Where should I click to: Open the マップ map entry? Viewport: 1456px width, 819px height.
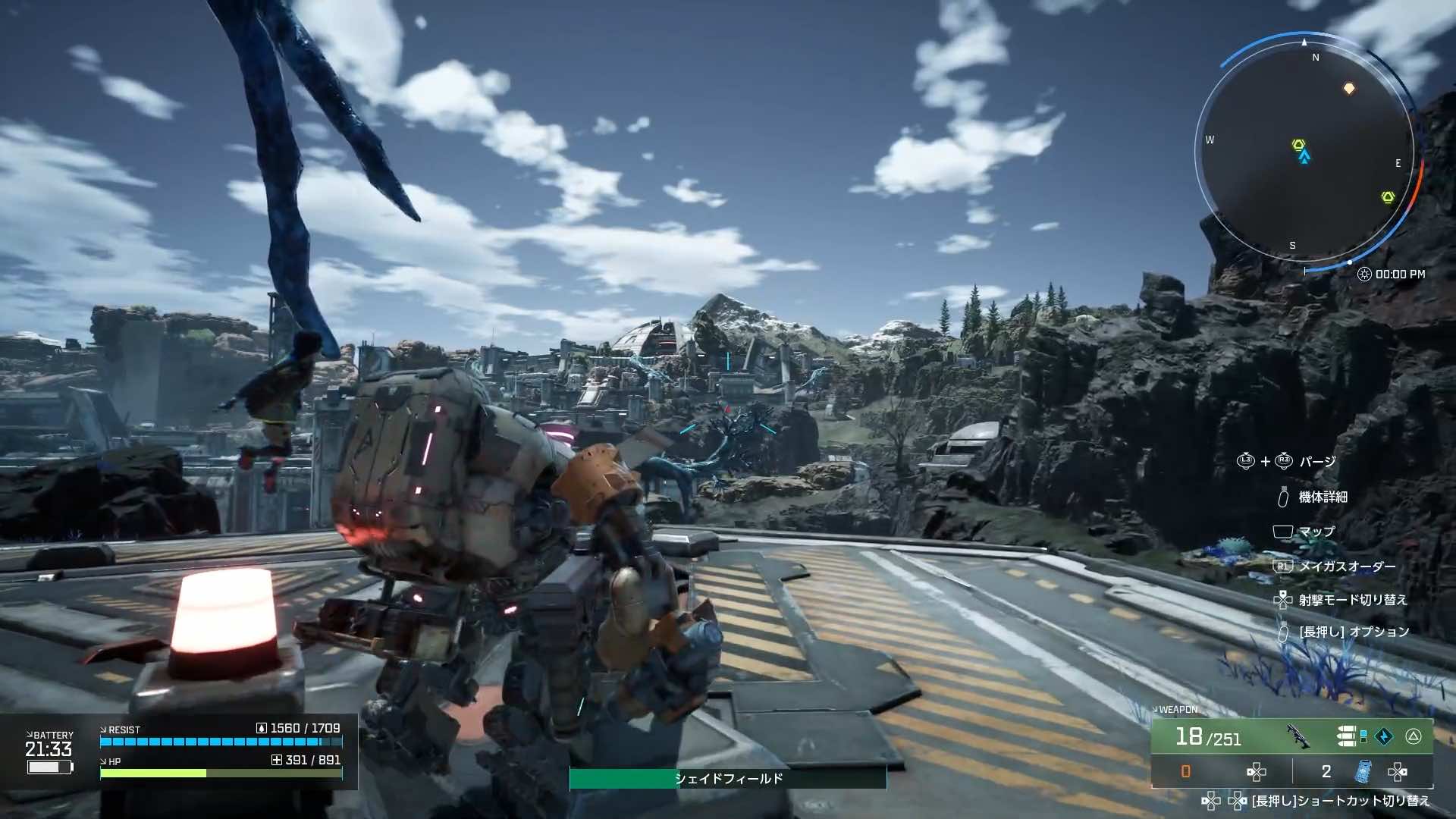[1316, 532]
